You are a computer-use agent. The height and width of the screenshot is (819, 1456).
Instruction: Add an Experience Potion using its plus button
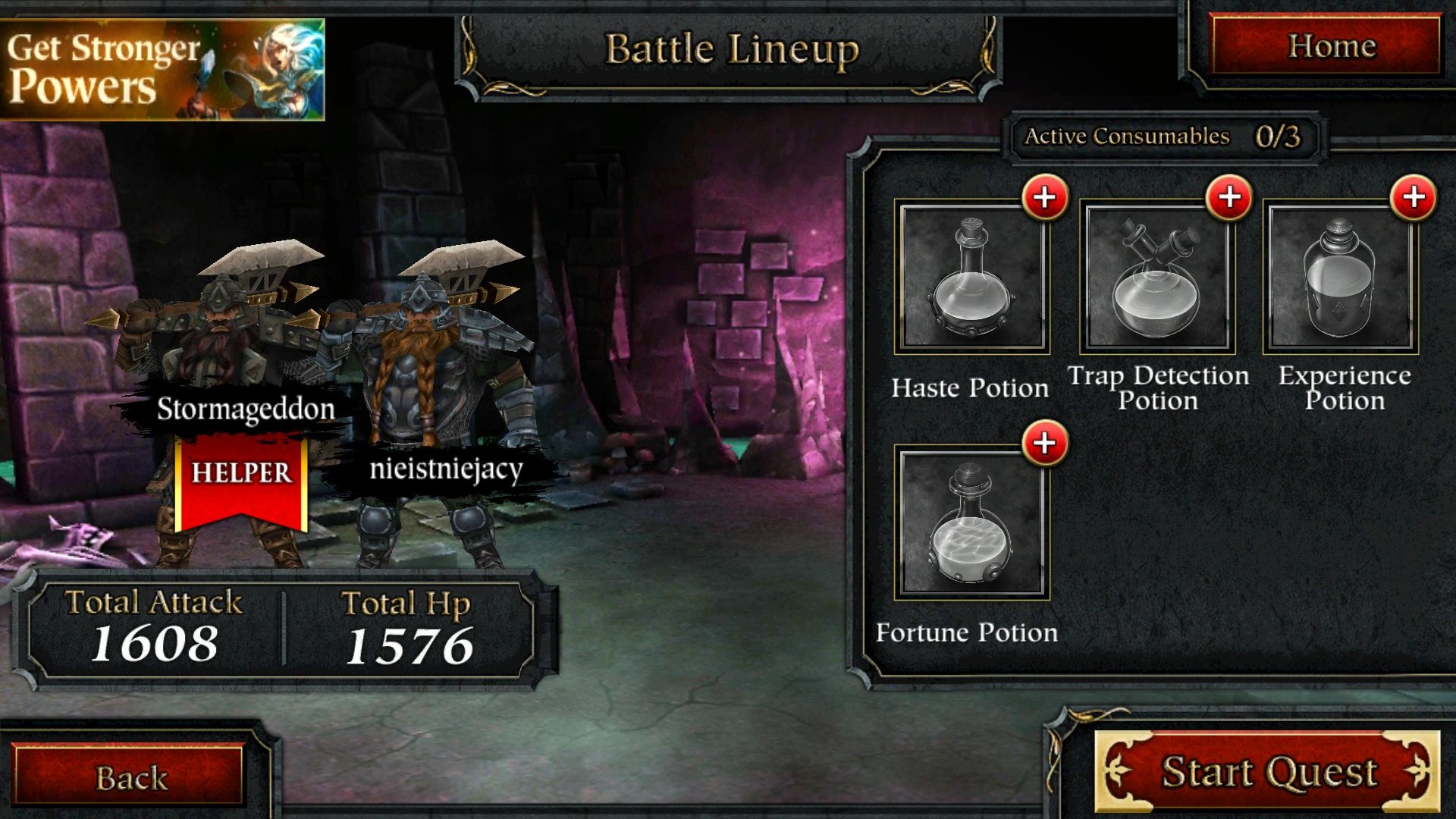pyautogui.click(x=1414, y=197)
